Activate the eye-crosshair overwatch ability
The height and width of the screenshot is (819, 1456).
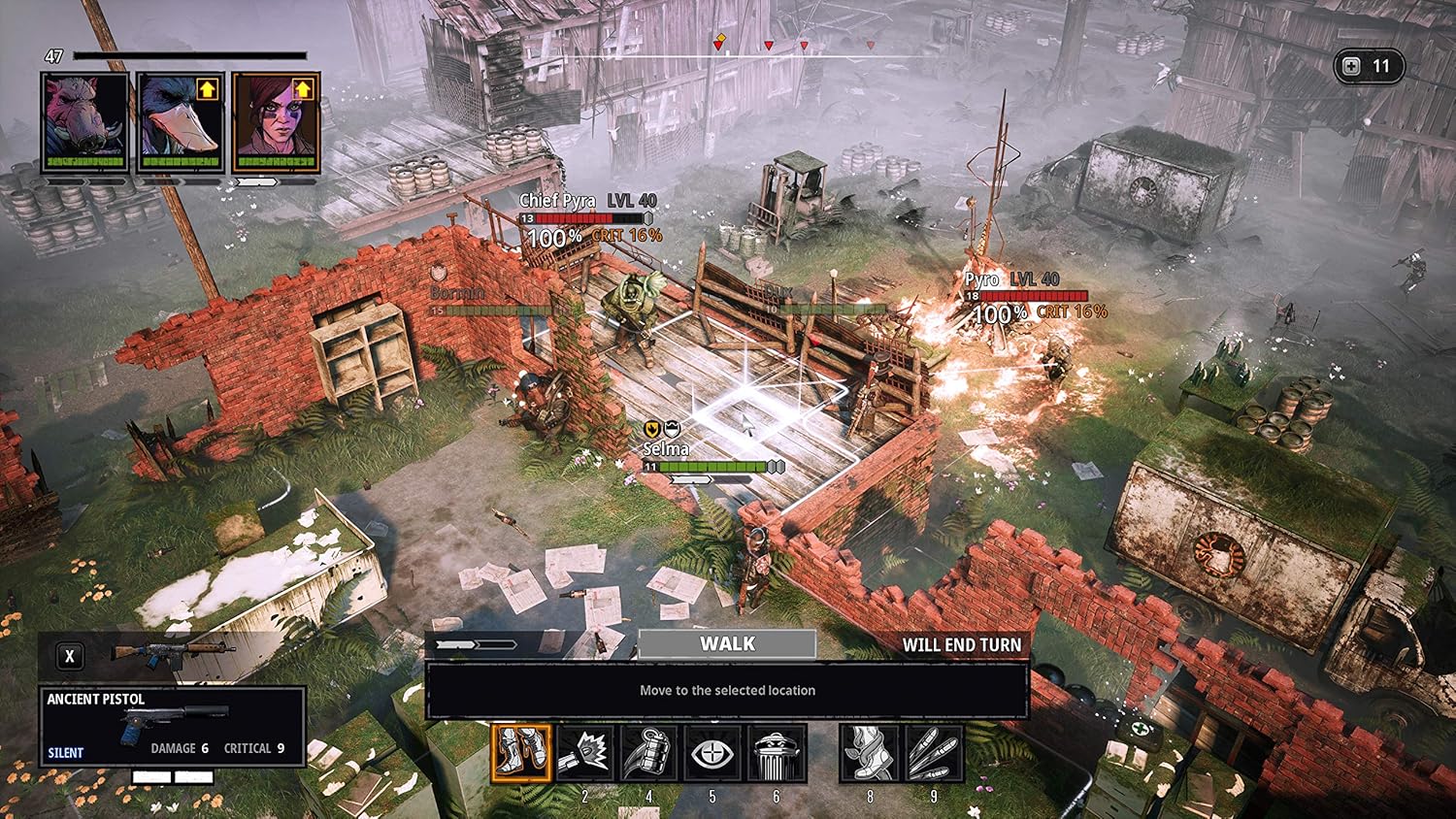(711, 753)
